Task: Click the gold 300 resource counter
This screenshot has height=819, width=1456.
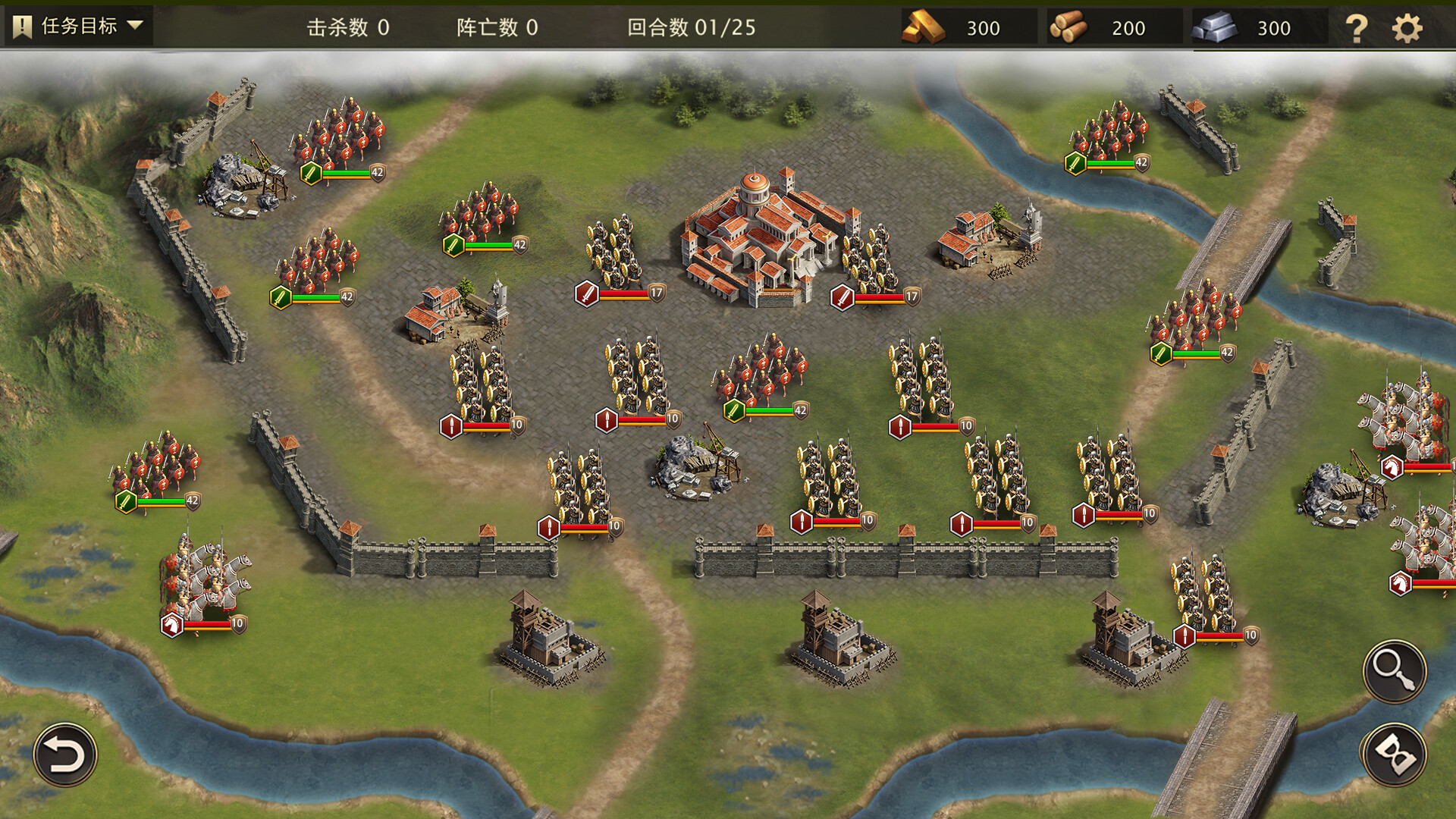Action: [x=984, y=27]
